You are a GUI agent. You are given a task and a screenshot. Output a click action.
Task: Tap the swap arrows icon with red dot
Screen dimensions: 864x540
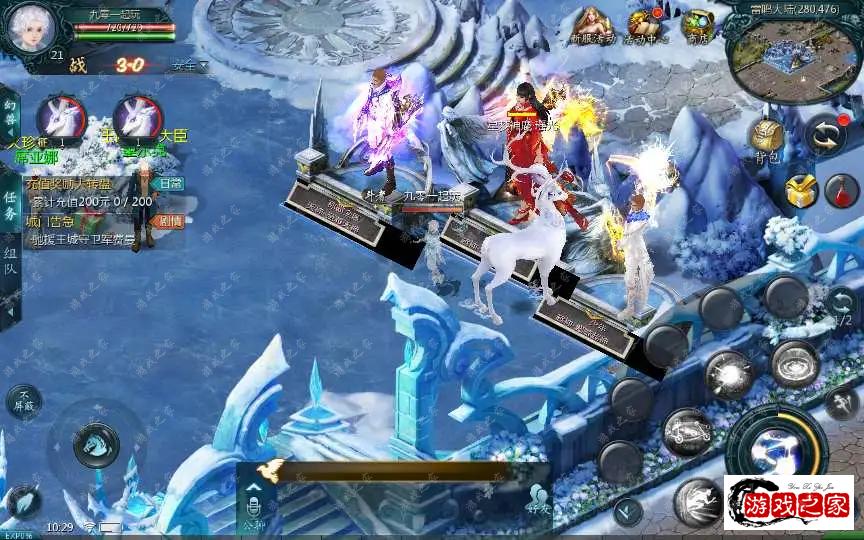pyautogui.click(x=826, y=133)
